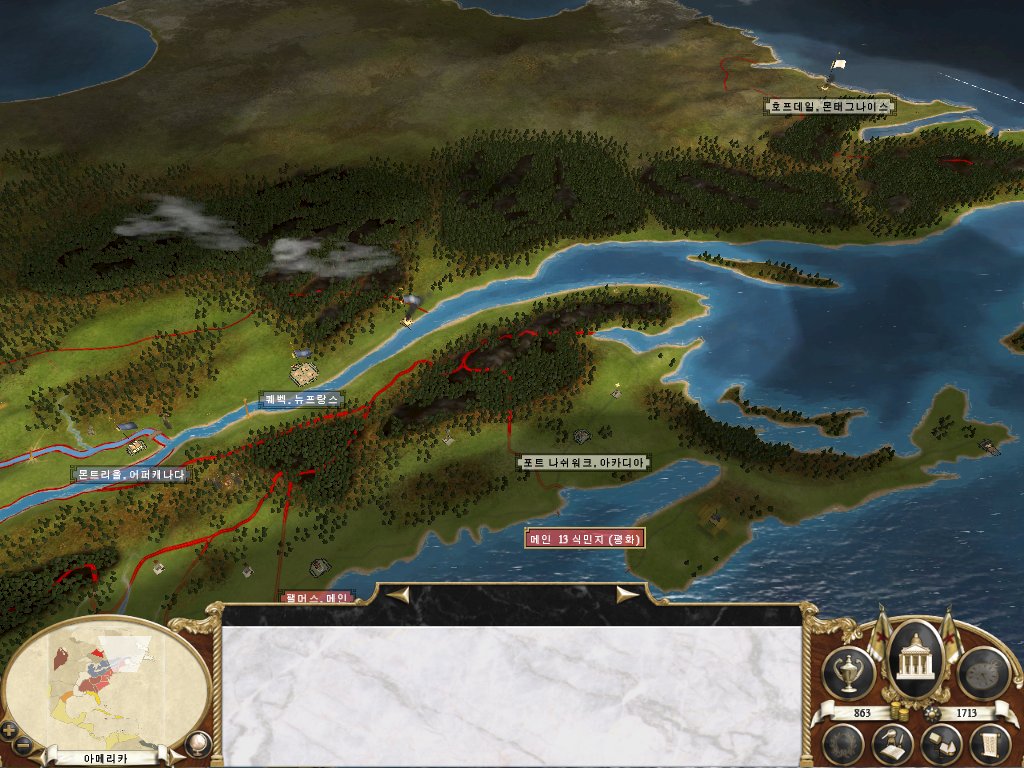This screenshot has height=768, width=1024.
Task: Open the government building panel
Action: pos(911,660)
